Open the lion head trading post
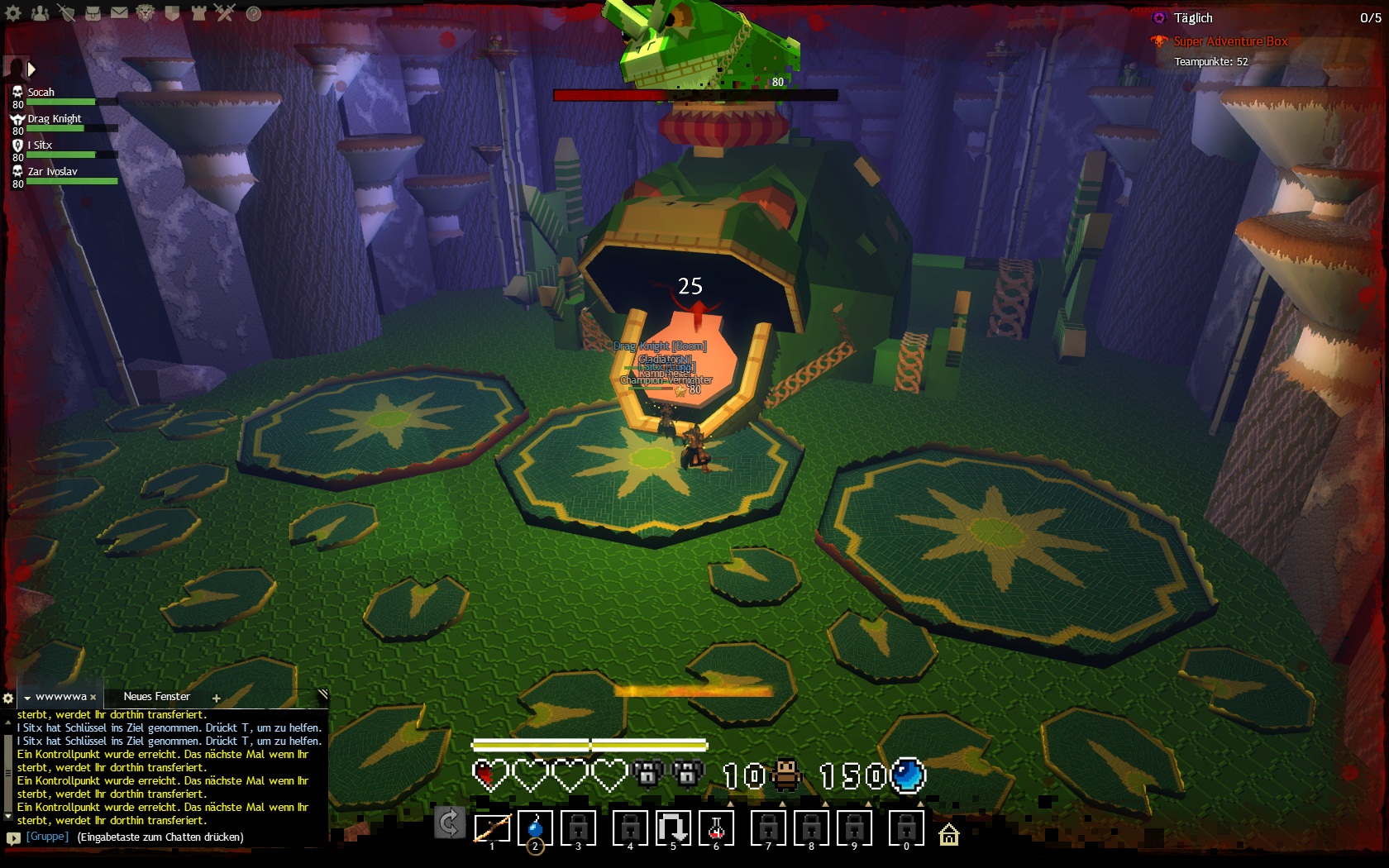This screenshot has height=868, width=1389. (x=146, y=13)
